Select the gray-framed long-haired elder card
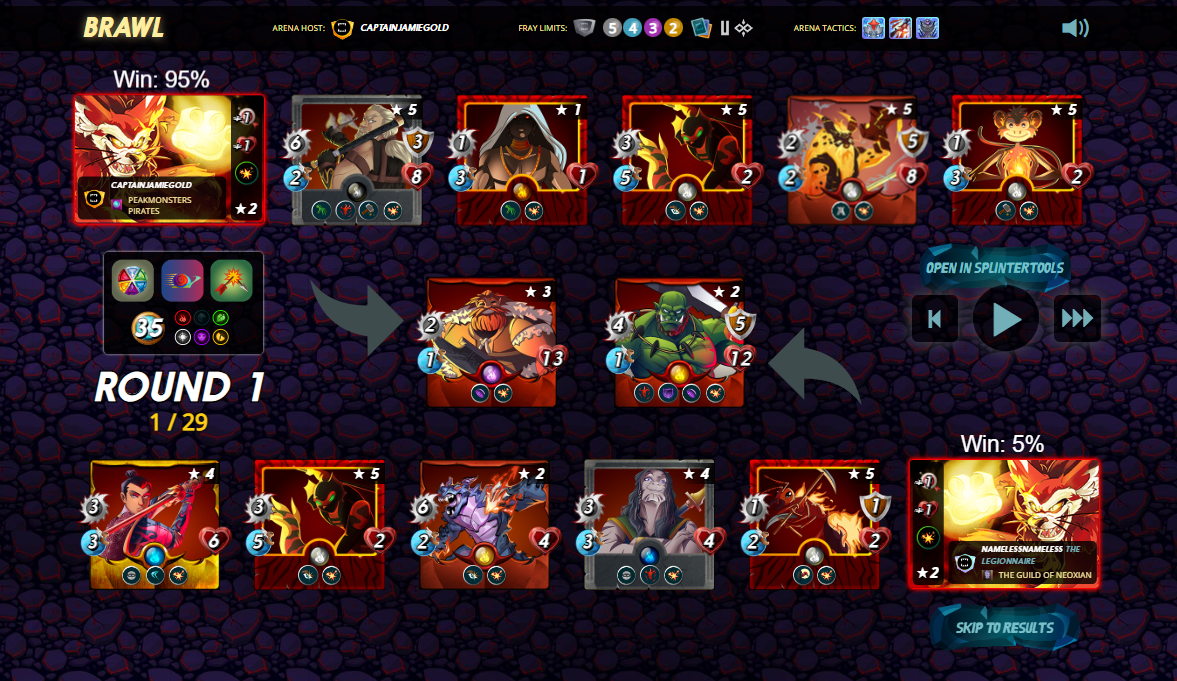1177x681 pixels. 649,524
